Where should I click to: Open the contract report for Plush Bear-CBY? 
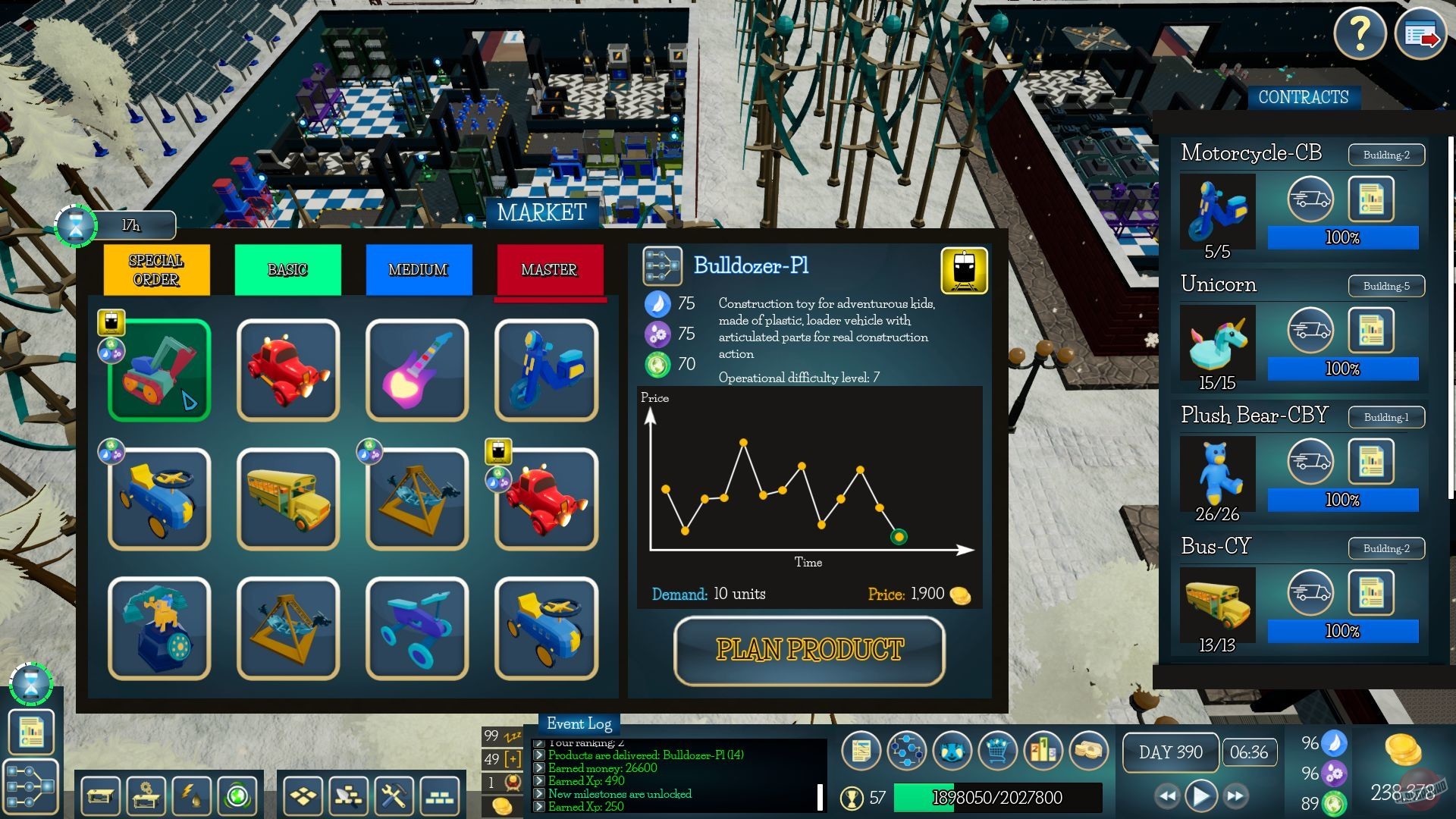(1372, 460)
